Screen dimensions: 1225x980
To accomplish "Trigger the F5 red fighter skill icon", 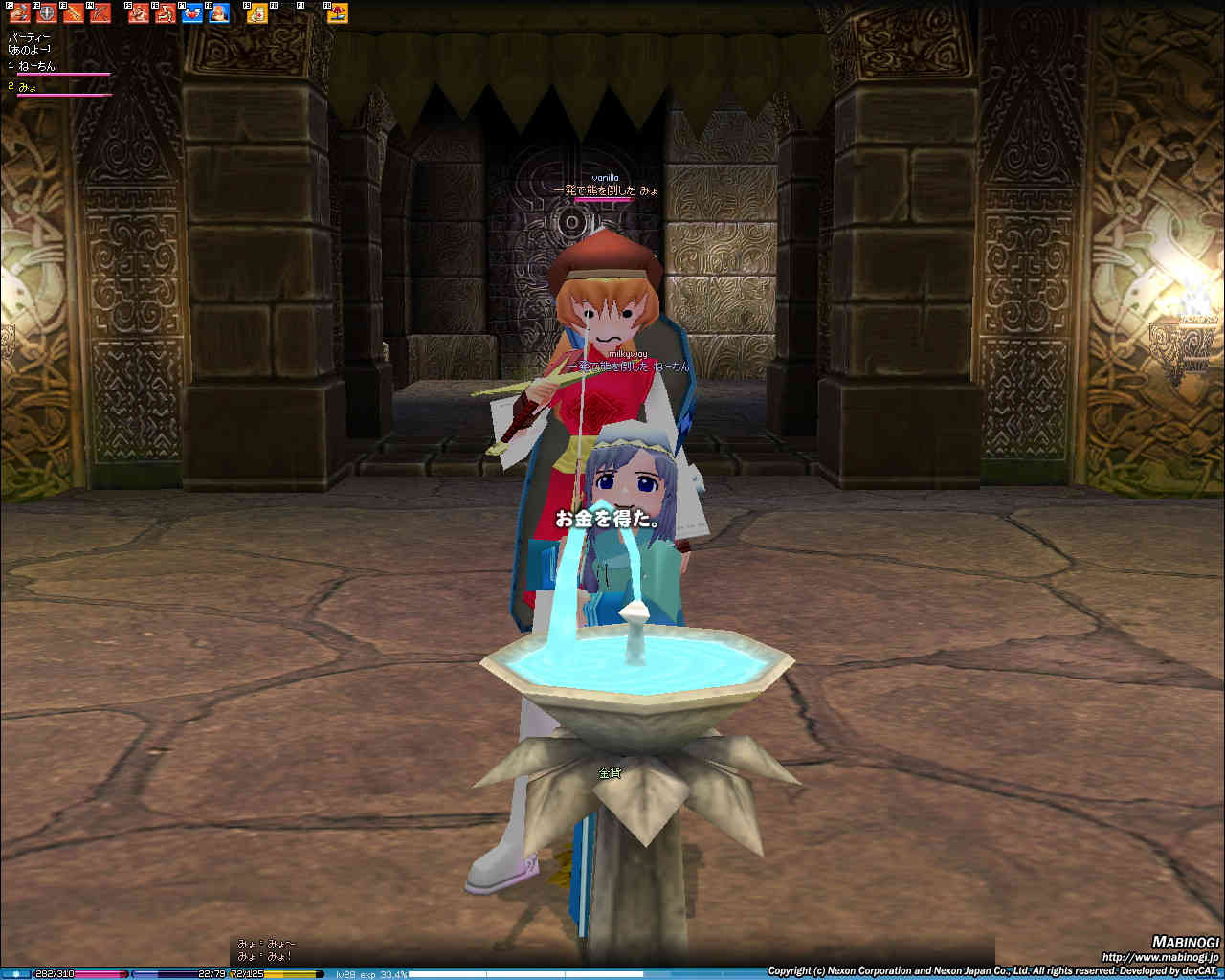I will (x=140, y=13).
